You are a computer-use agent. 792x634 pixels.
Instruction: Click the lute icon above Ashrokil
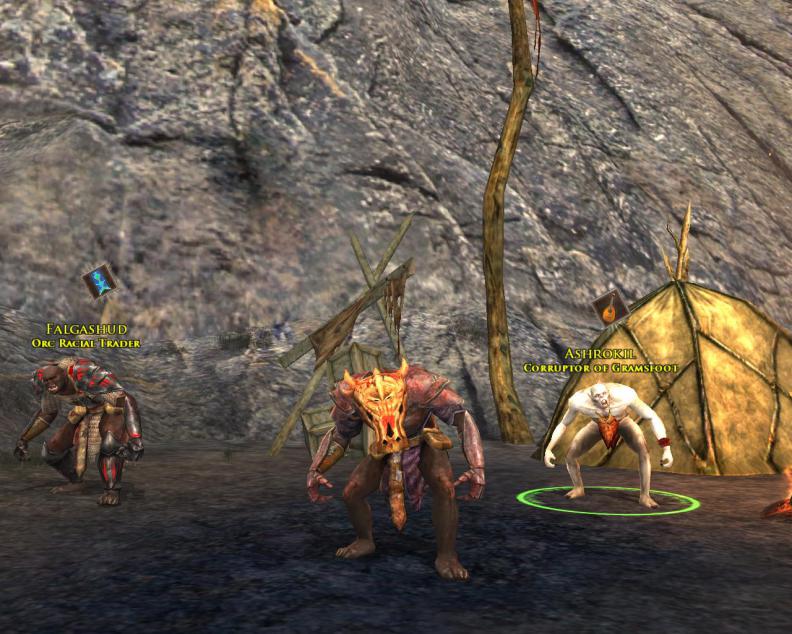[x=608, y=306]
